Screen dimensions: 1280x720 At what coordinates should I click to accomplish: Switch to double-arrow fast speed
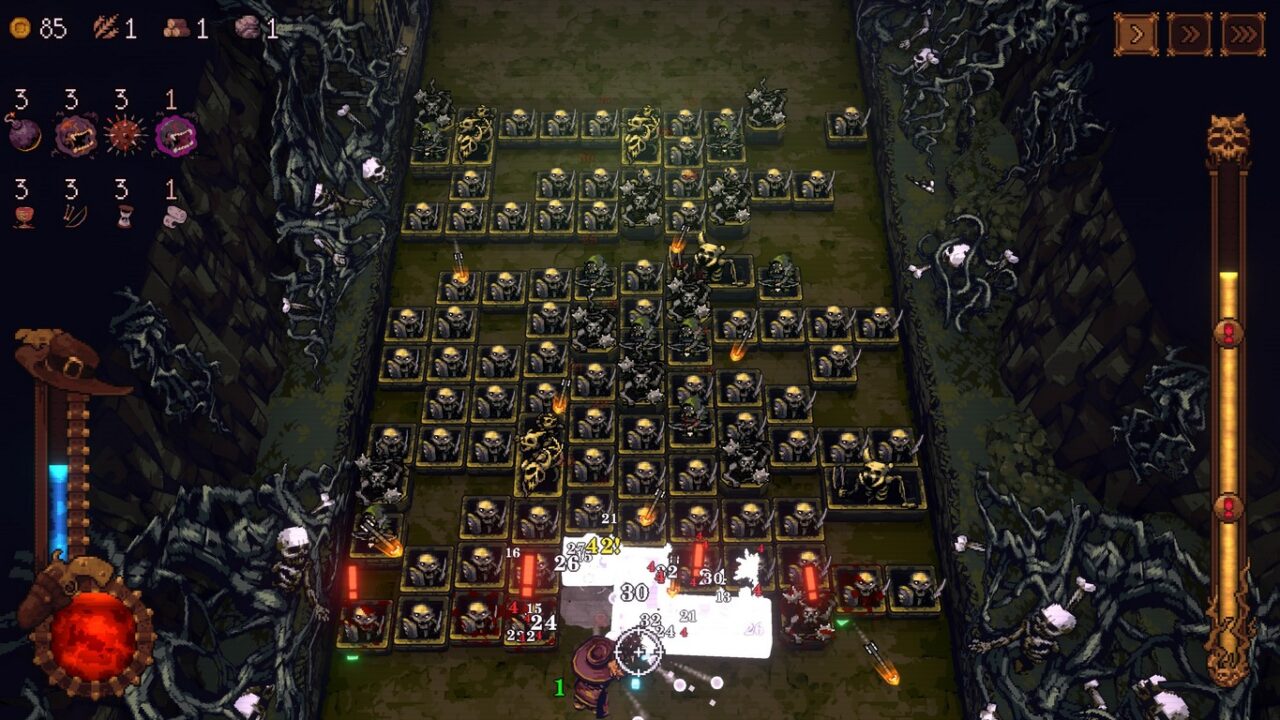(x=1189, y=34)
